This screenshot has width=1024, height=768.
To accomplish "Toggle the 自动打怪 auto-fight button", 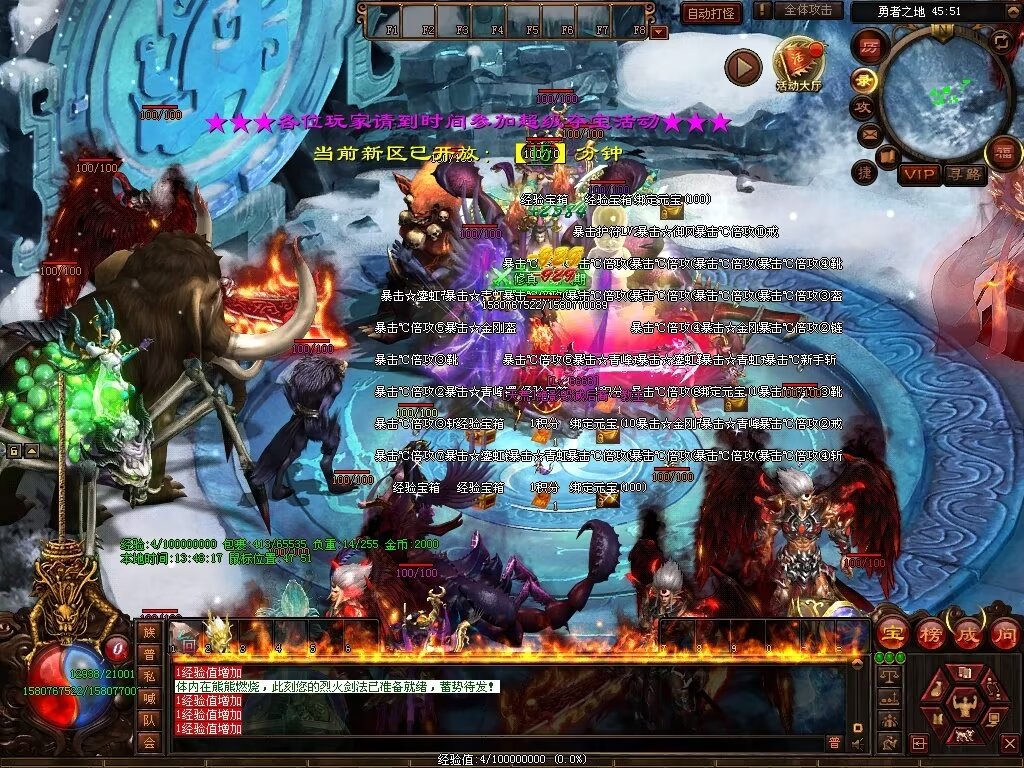I will 712,13.
